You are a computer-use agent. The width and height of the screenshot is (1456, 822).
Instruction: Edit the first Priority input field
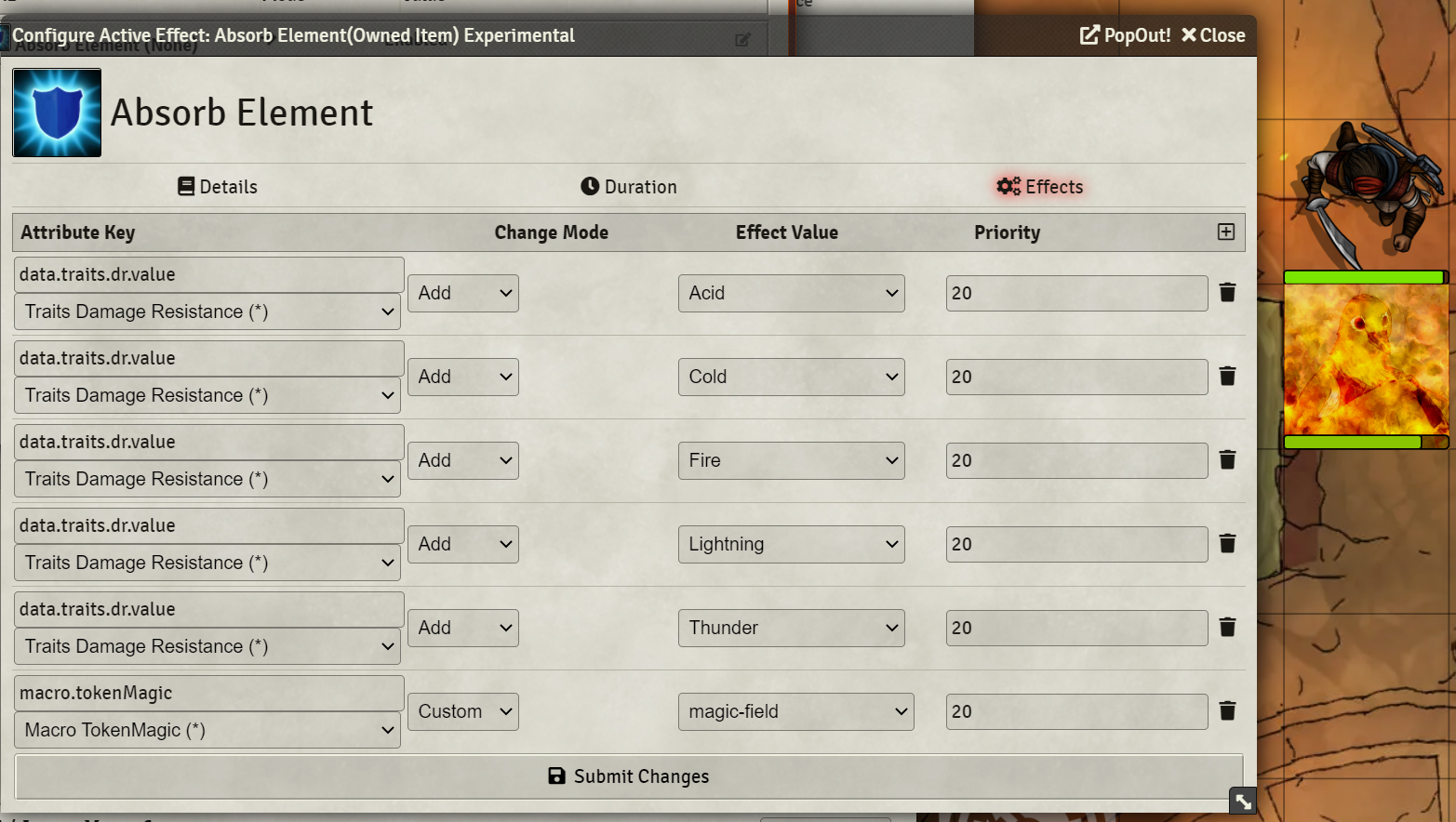(x=1075, y=292)
